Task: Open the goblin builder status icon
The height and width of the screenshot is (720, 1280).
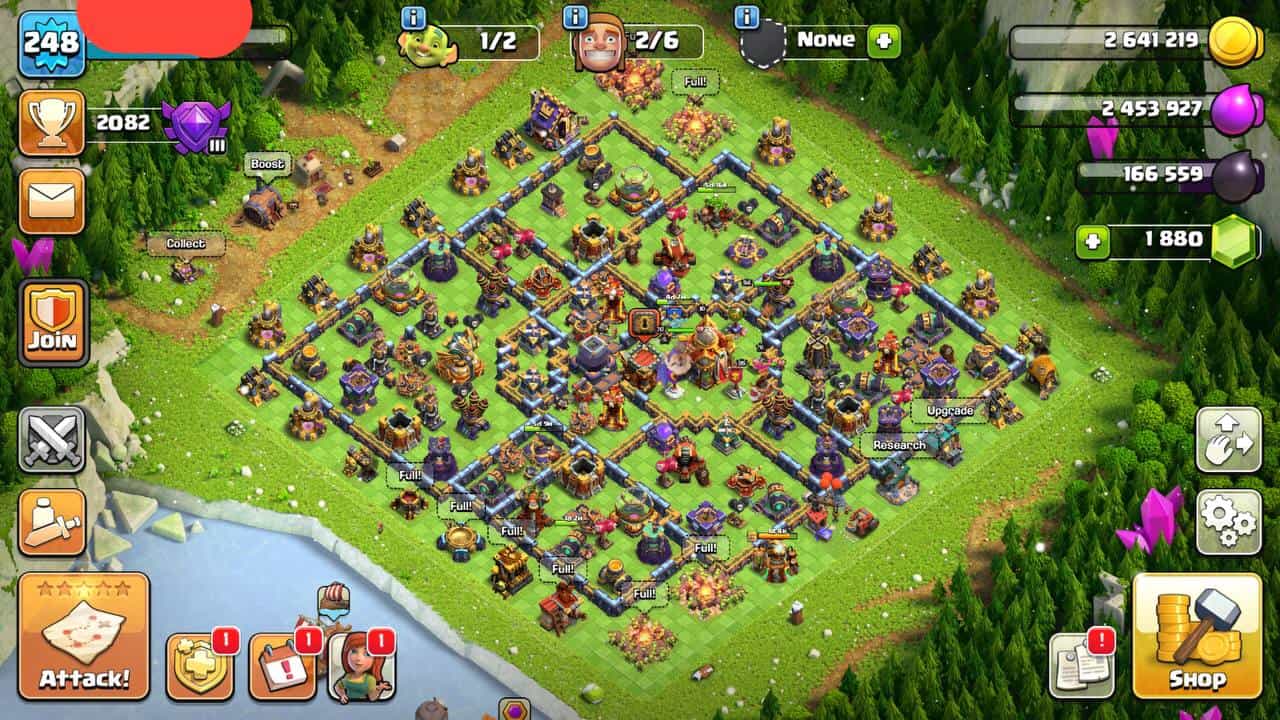Action: coord(429,44)
